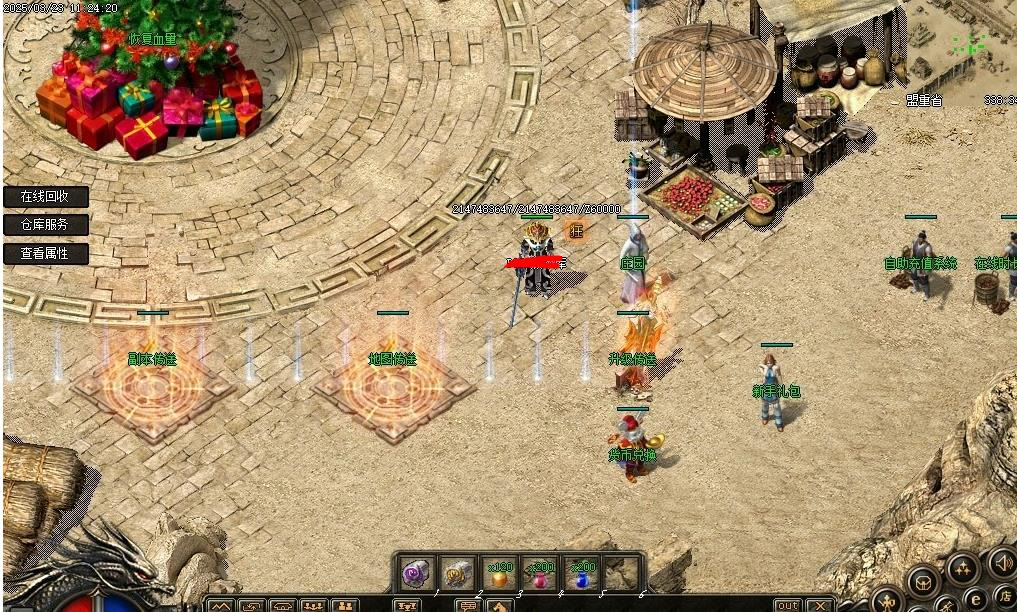Click the horse mount button on bottom bar

tap(499, 606)
